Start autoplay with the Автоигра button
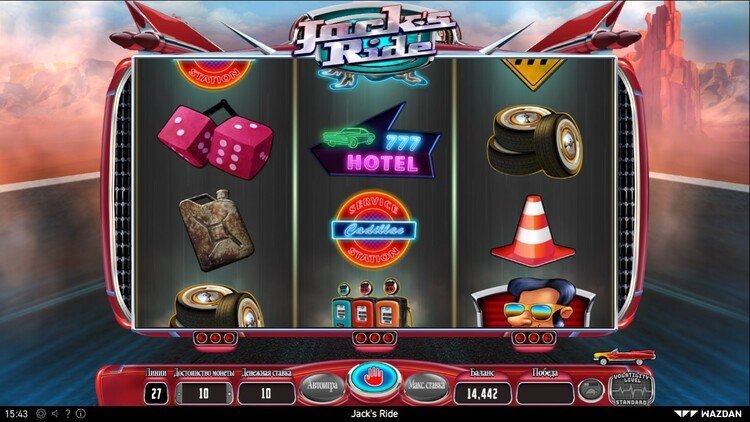The height and width of the screenshot is (422, 750). [x=323, y=387]
